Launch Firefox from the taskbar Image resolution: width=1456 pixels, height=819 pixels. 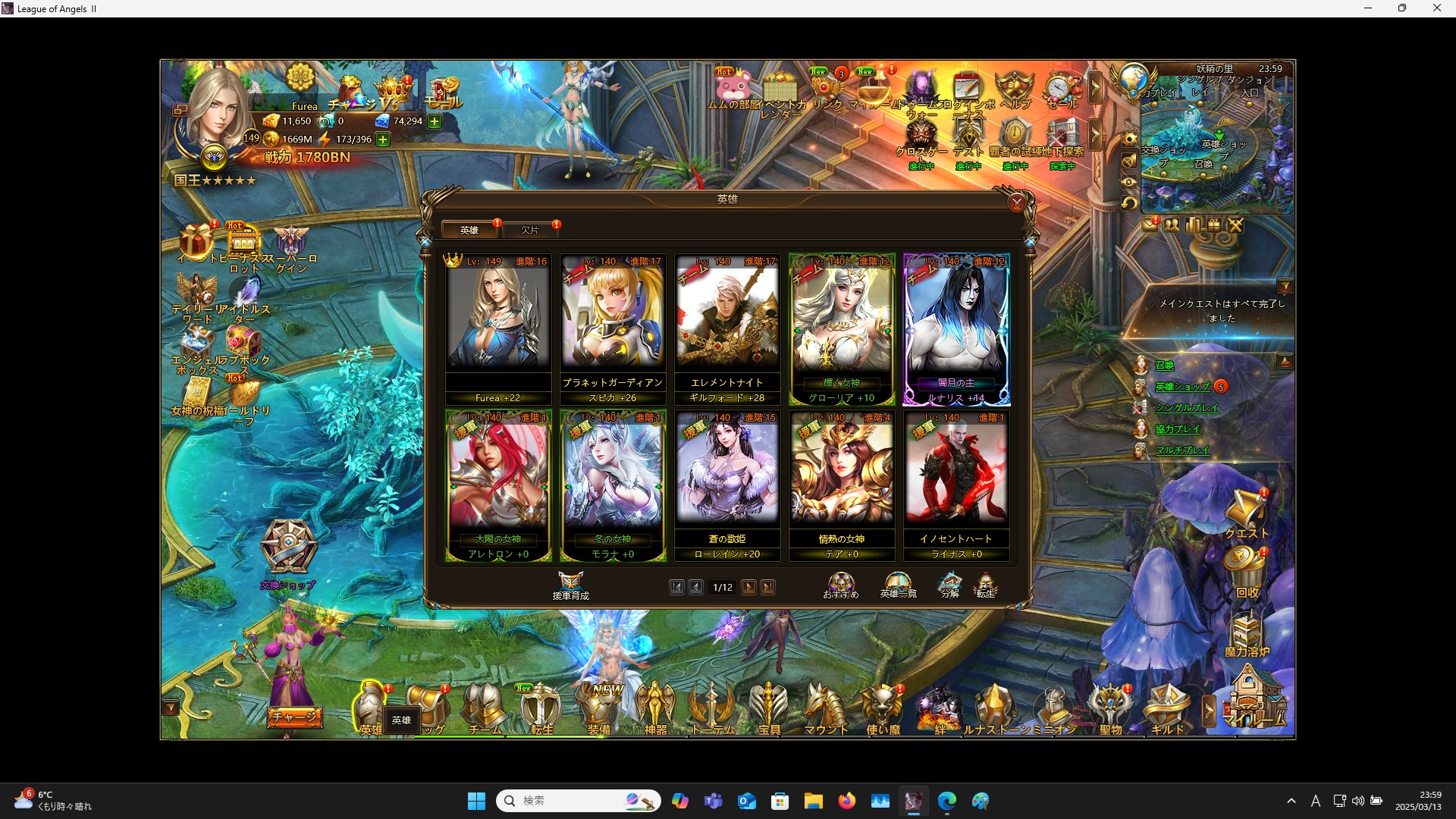point(847,800)
